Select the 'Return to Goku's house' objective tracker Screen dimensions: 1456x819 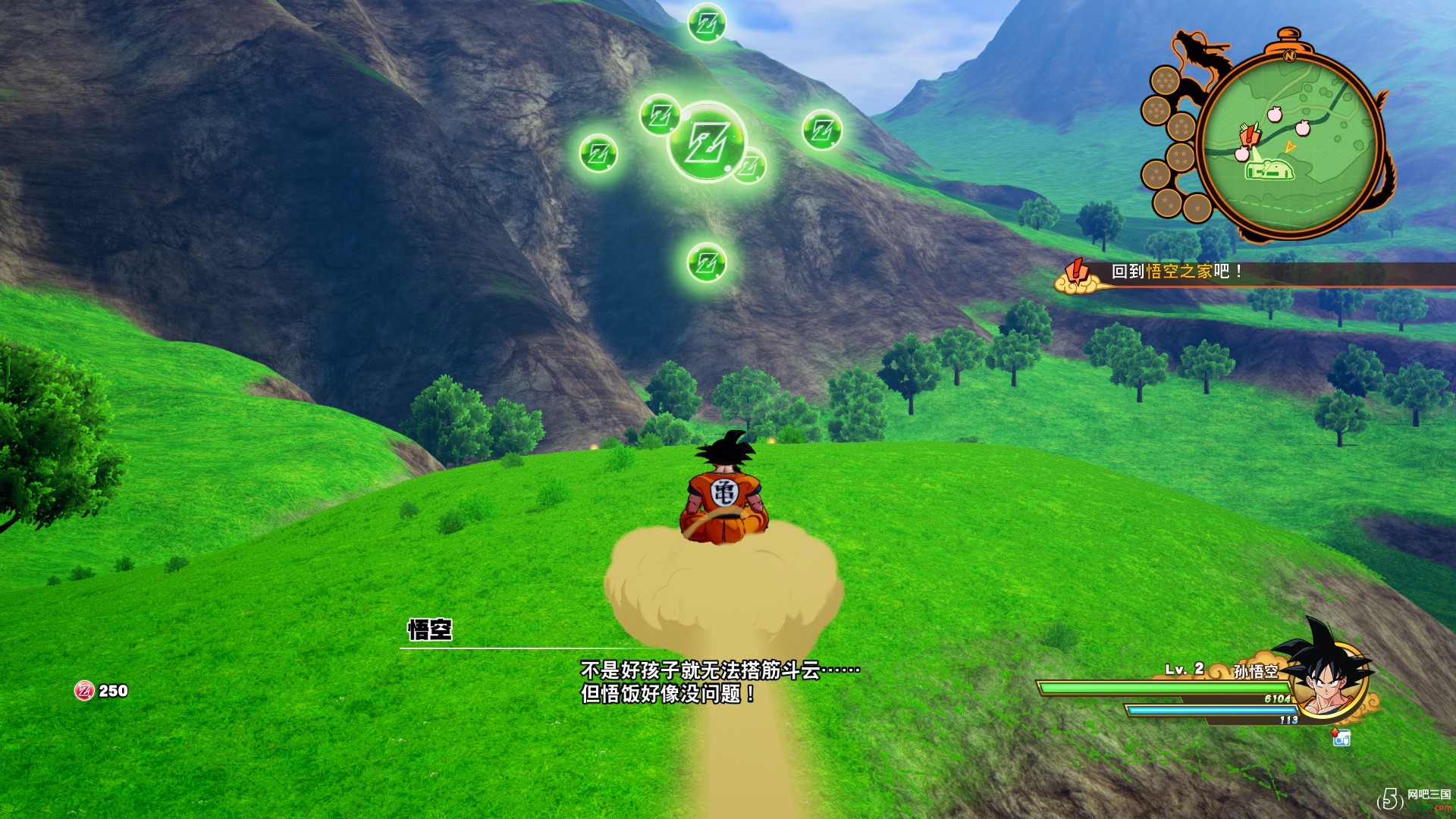(x=1175, y=271)
